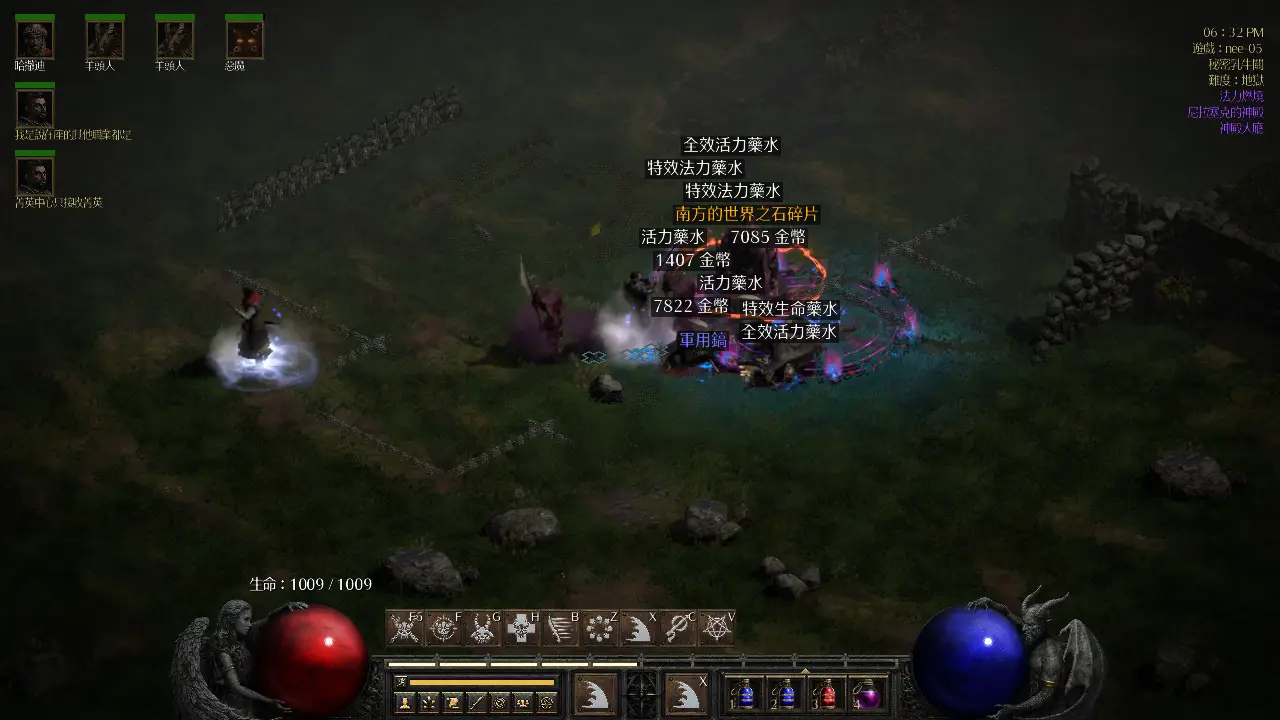Screen dimensions: 1280x720
Task: Activate the crossed-bones skull skill (F5)
Action: (x=404, y=628)
